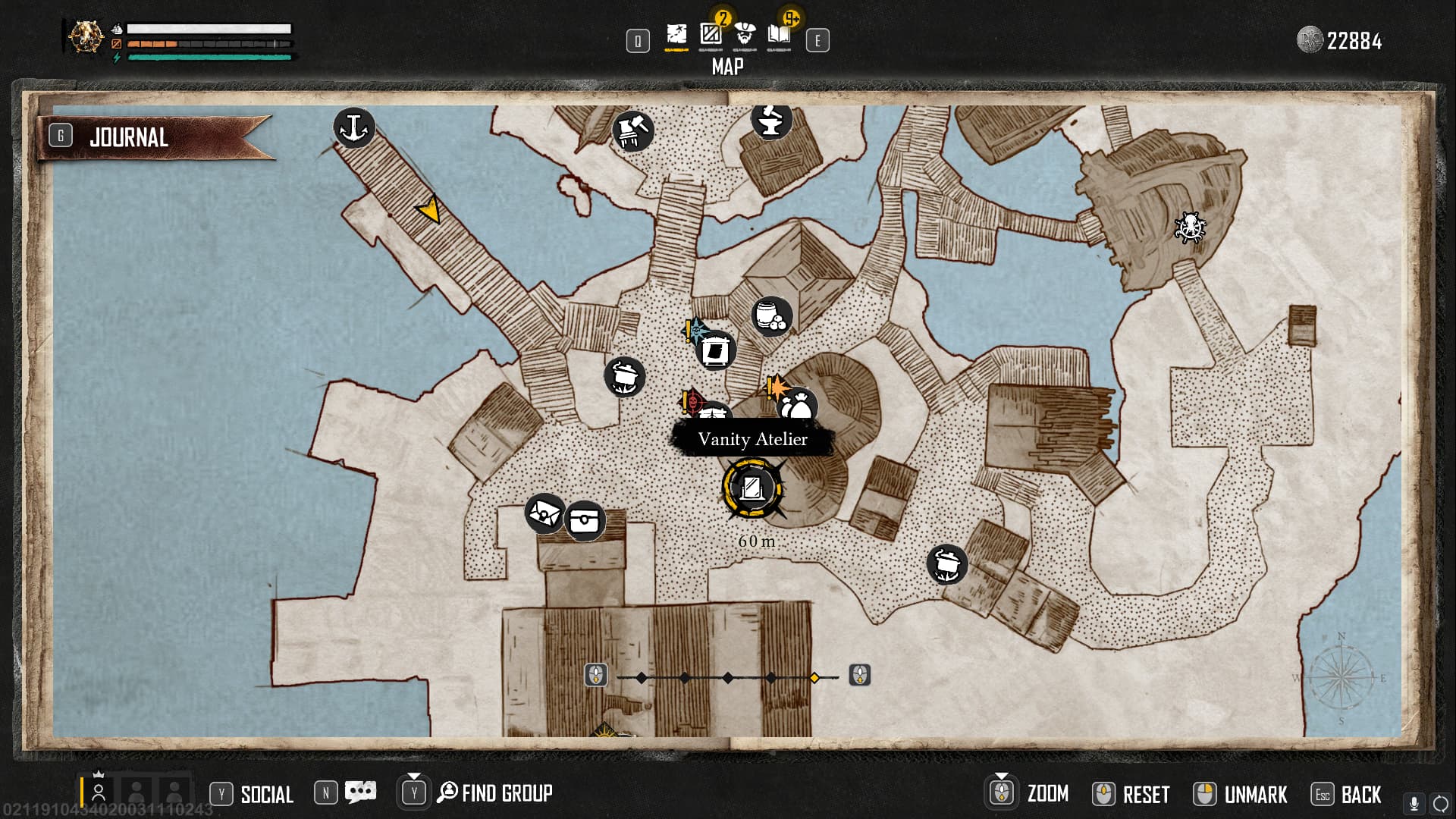Viewport: 1456px width, 819px height.
Task: Select the mail envelope marker
Action: click(544, 513)
